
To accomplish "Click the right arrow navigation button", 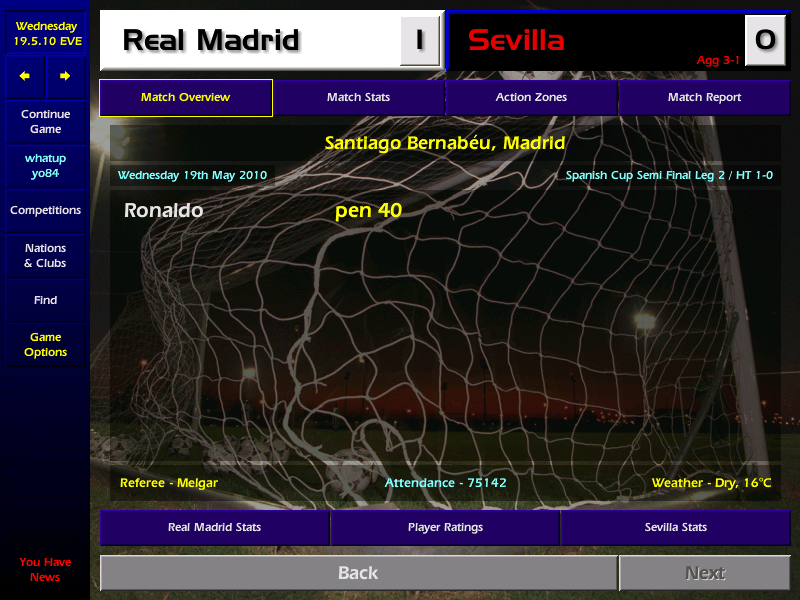I will tap(65, 76).
